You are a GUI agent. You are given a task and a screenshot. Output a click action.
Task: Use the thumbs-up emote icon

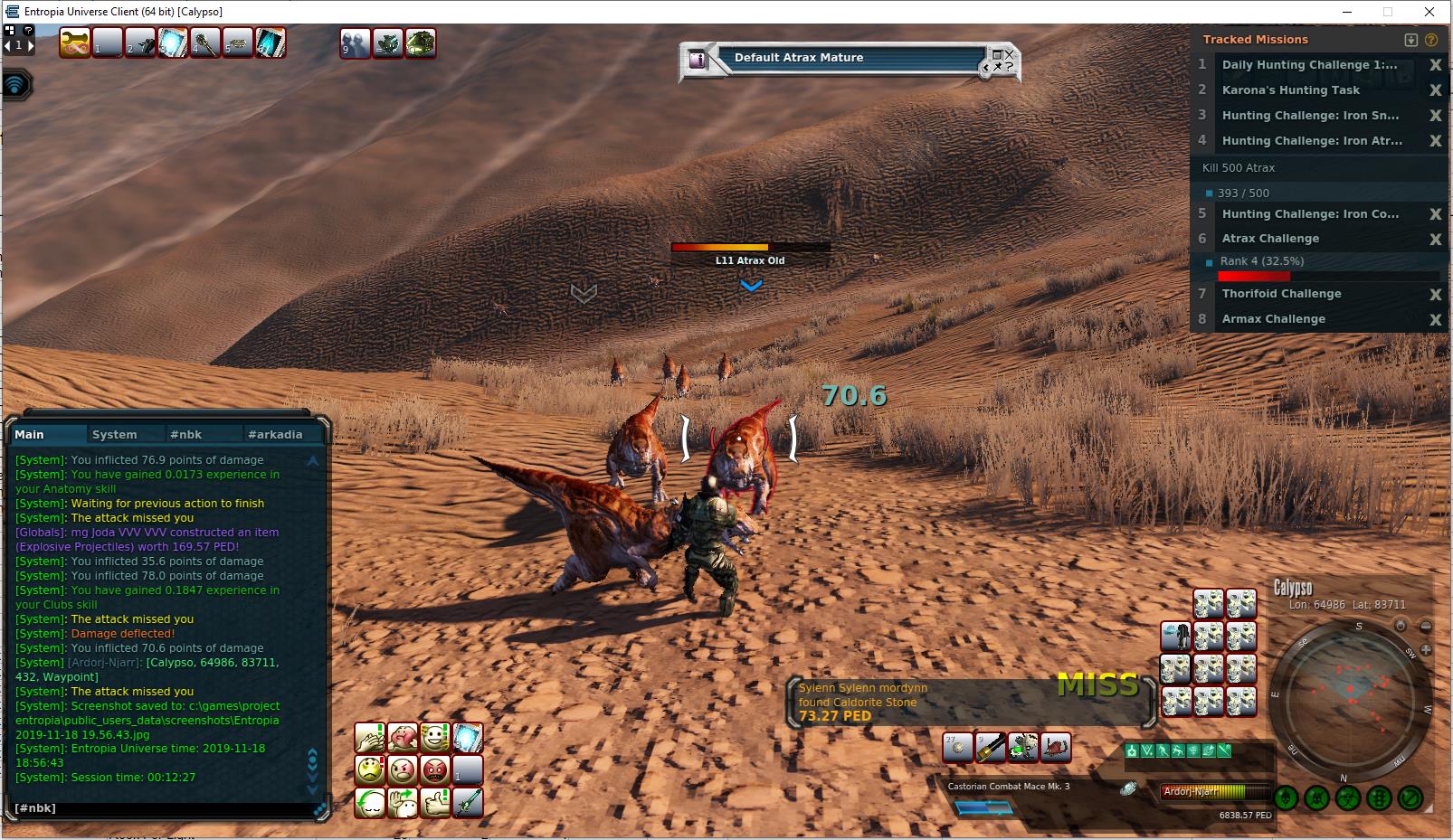(x=435, y=802)
